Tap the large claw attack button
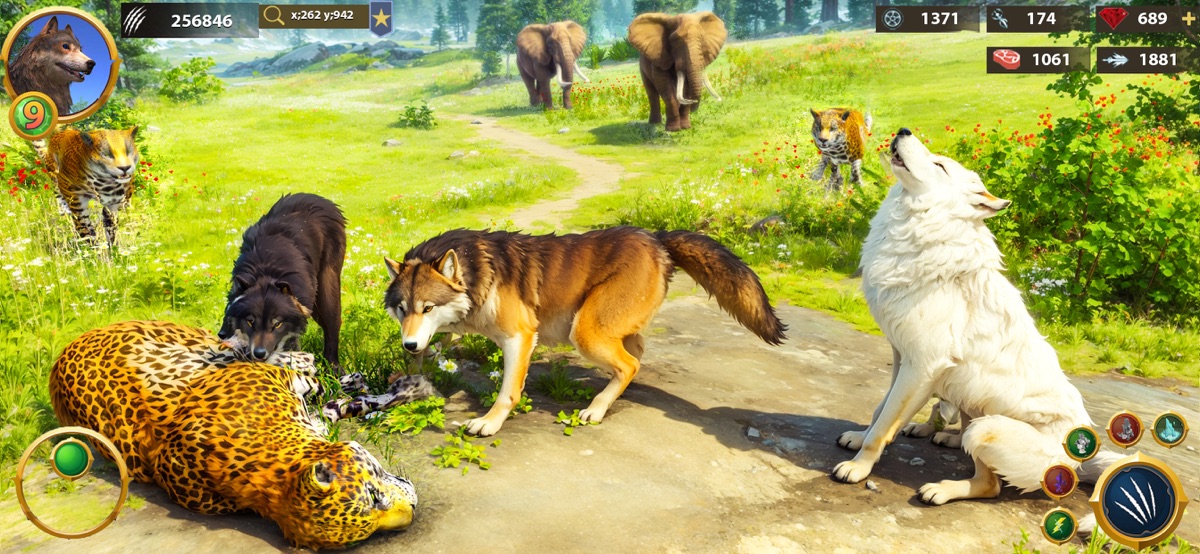 [x=1138, y=500]
